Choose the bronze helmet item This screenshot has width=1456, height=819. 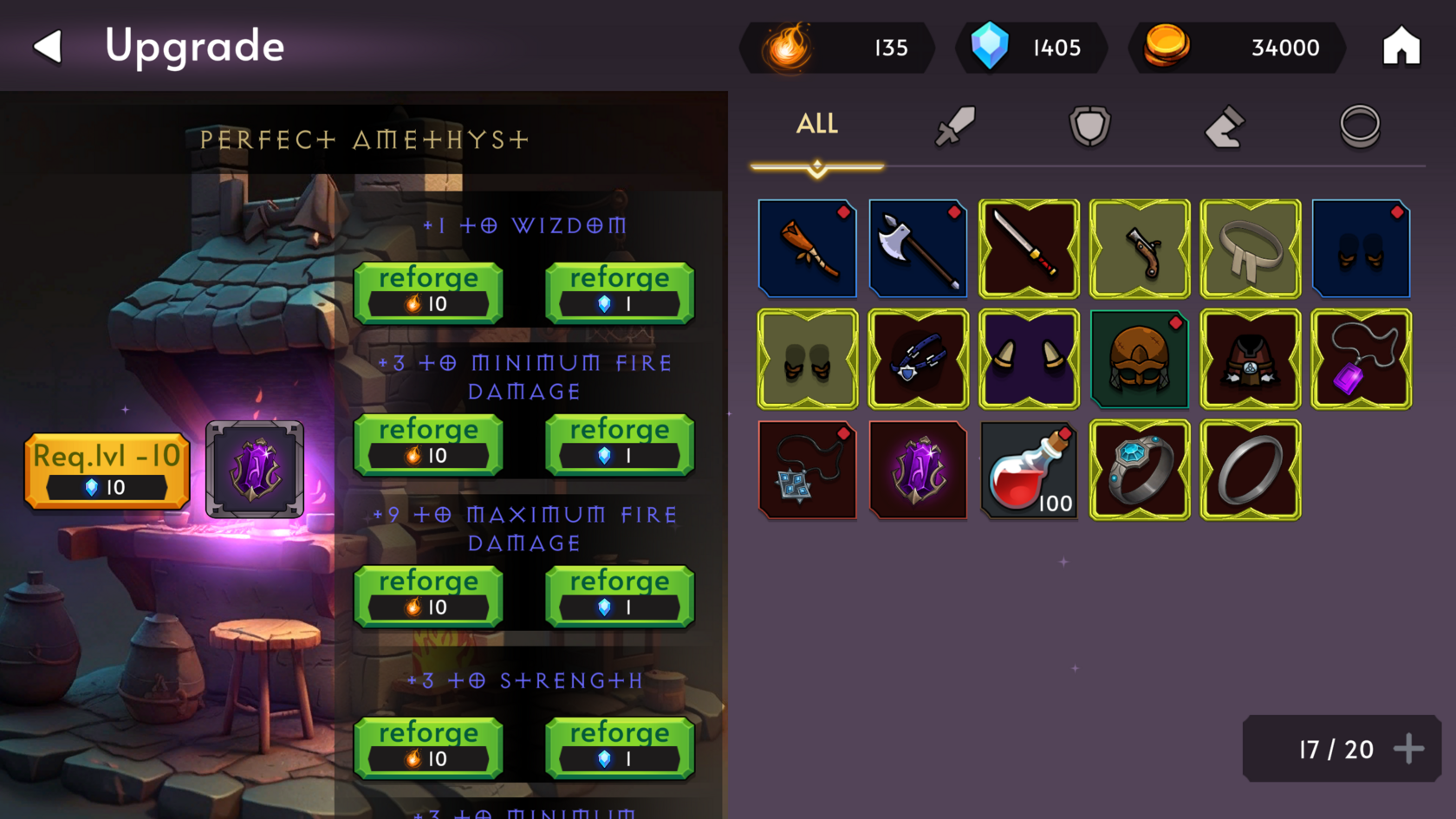1140,360
